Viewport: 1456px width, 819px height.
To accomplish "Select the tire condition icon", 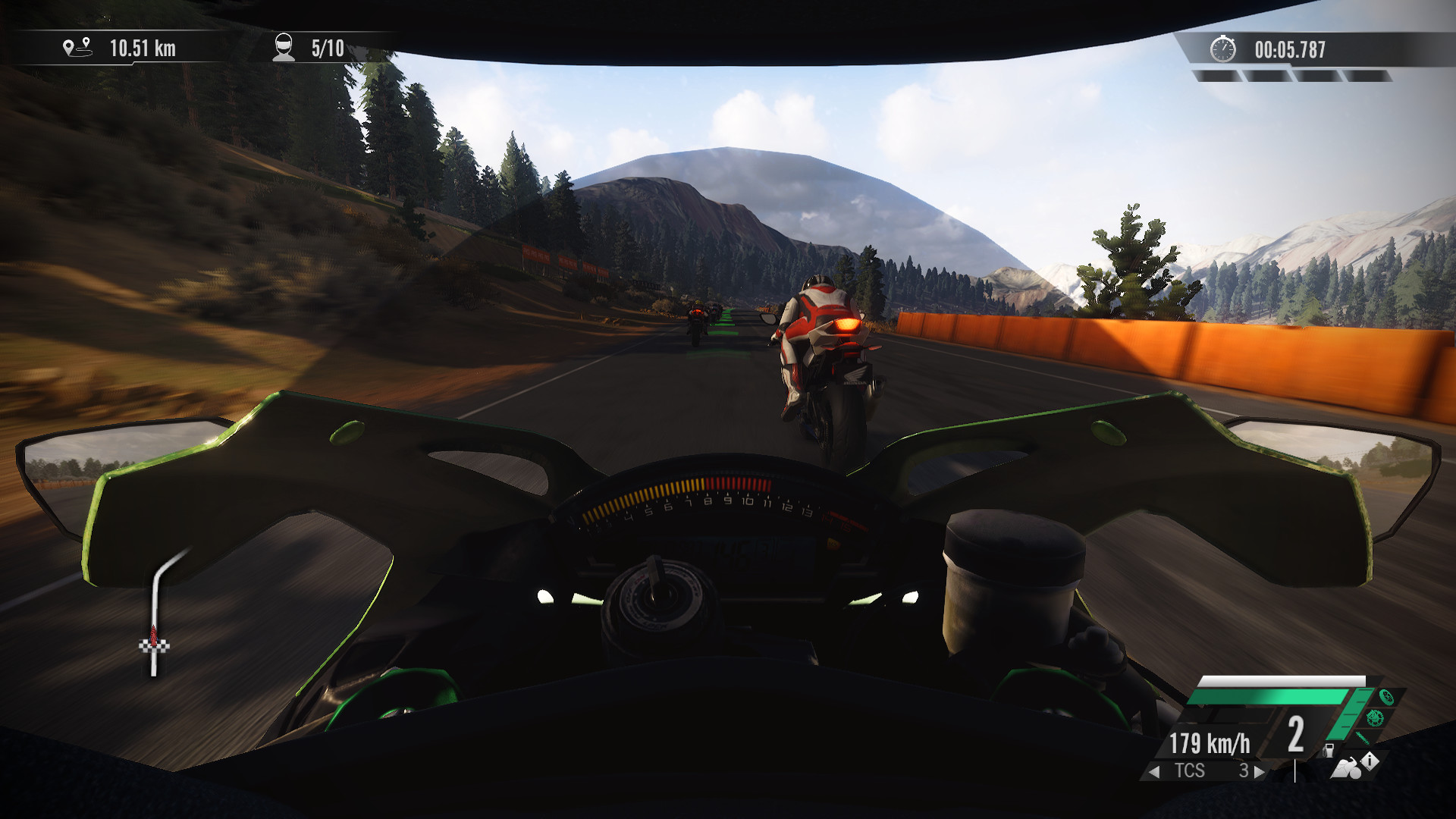I will [1385, 698].
